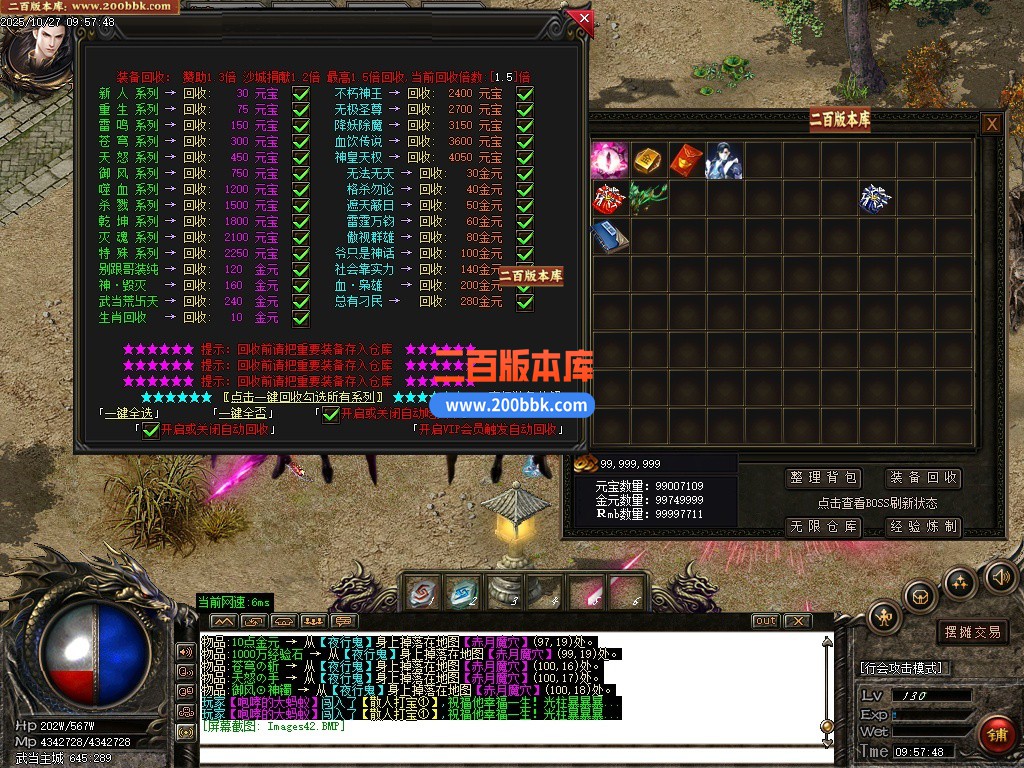Select the blue book item slot
This screenshot has width=1024, height=768.
tap(609, 236)
